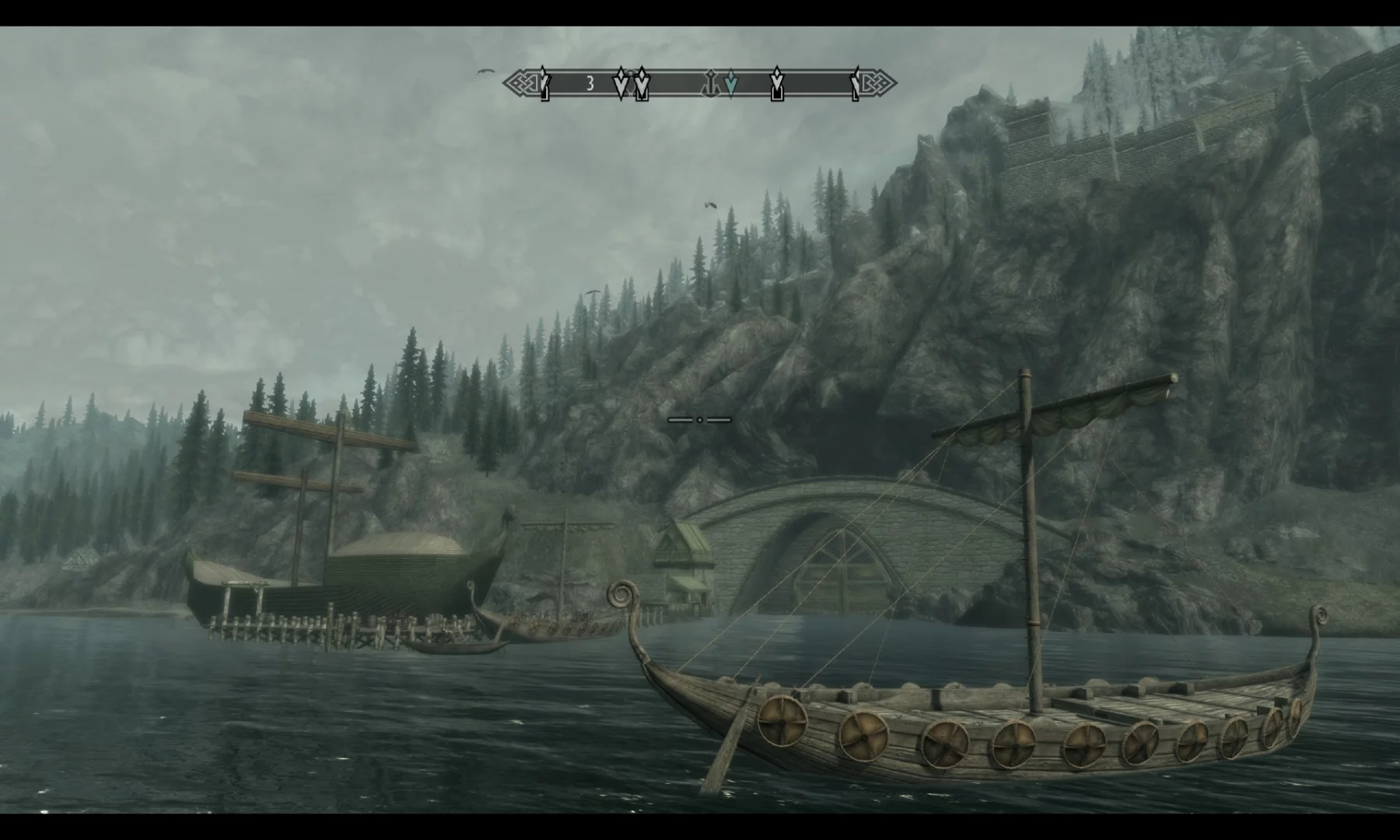Screen dimensions: 1400x840
Task: Click the anchor dock marker on compass
Action: [x=710, y=81]
